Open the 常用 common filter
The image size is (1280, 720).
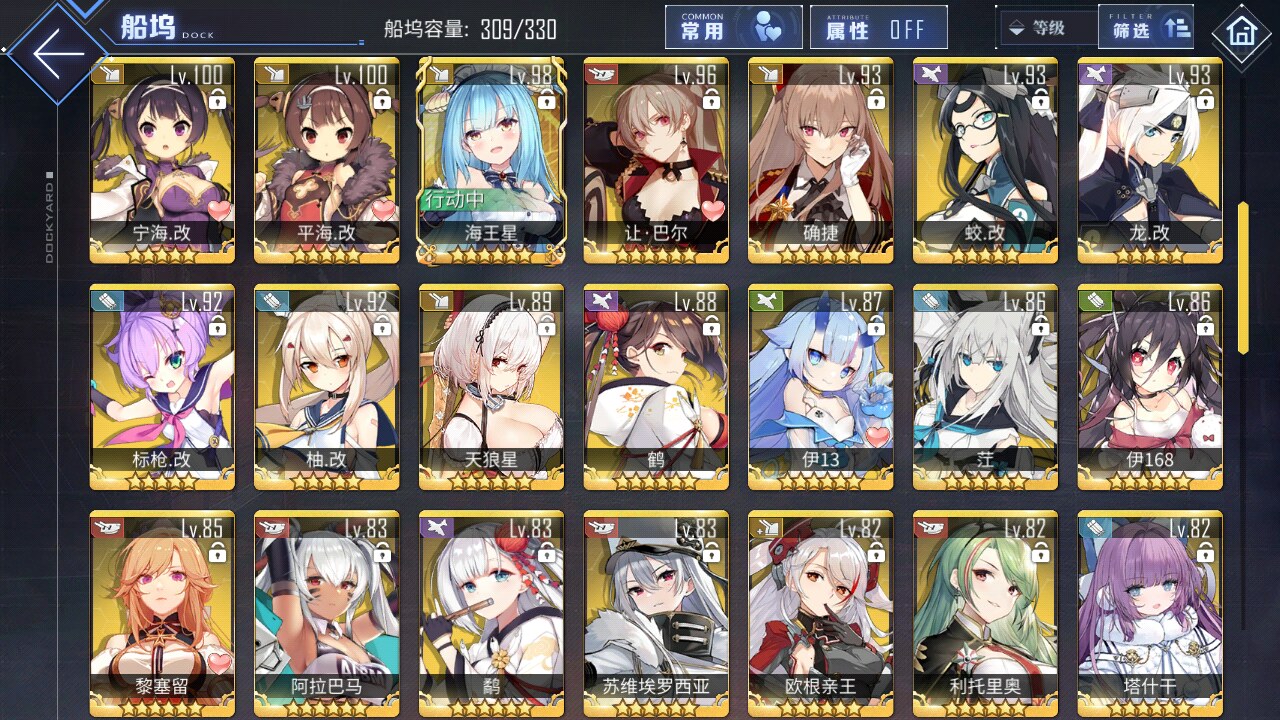click(x=733, y=28)
